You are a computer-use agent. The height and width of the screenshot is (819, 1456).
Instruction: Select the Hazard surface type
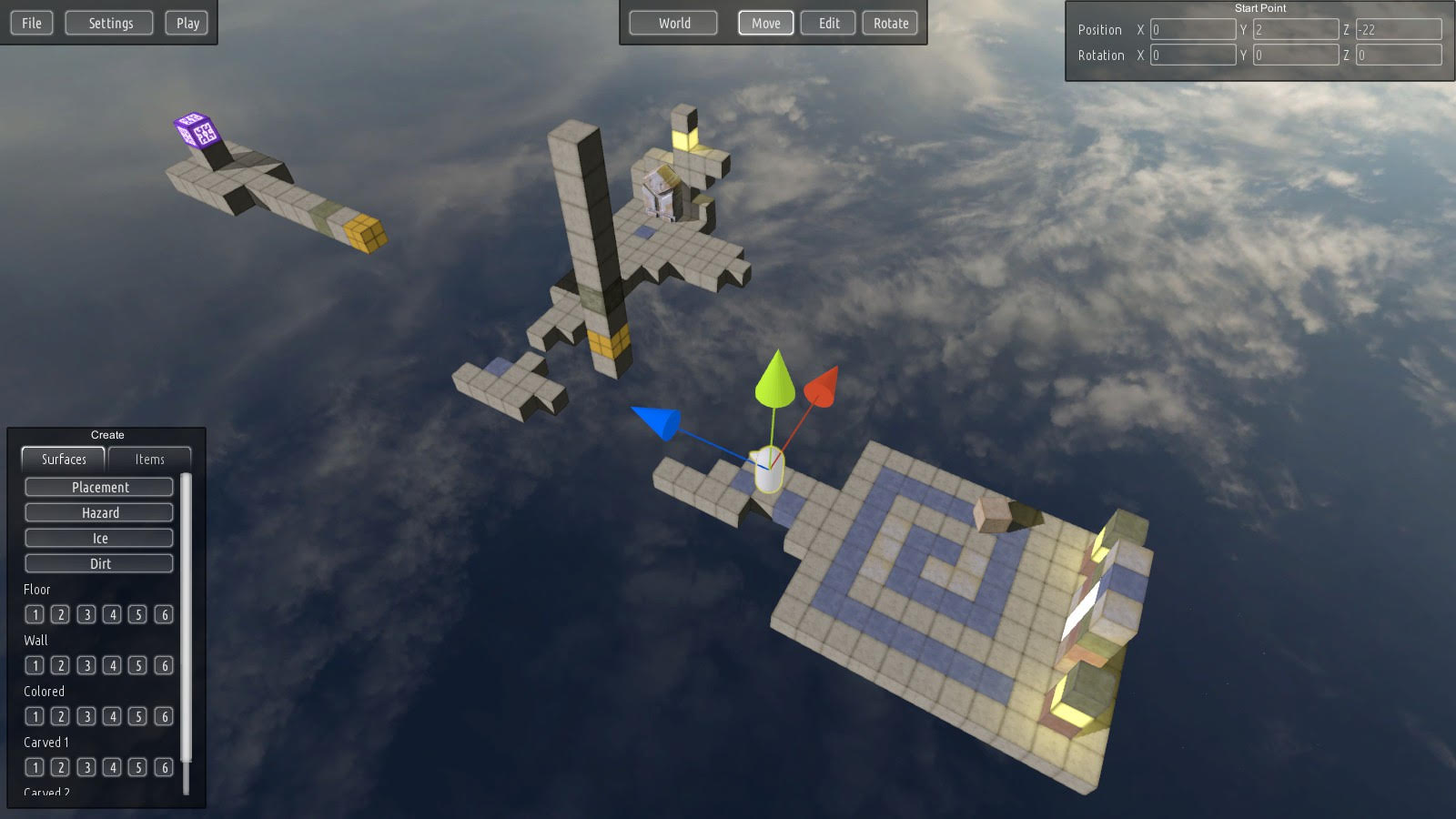click(98, 511)
